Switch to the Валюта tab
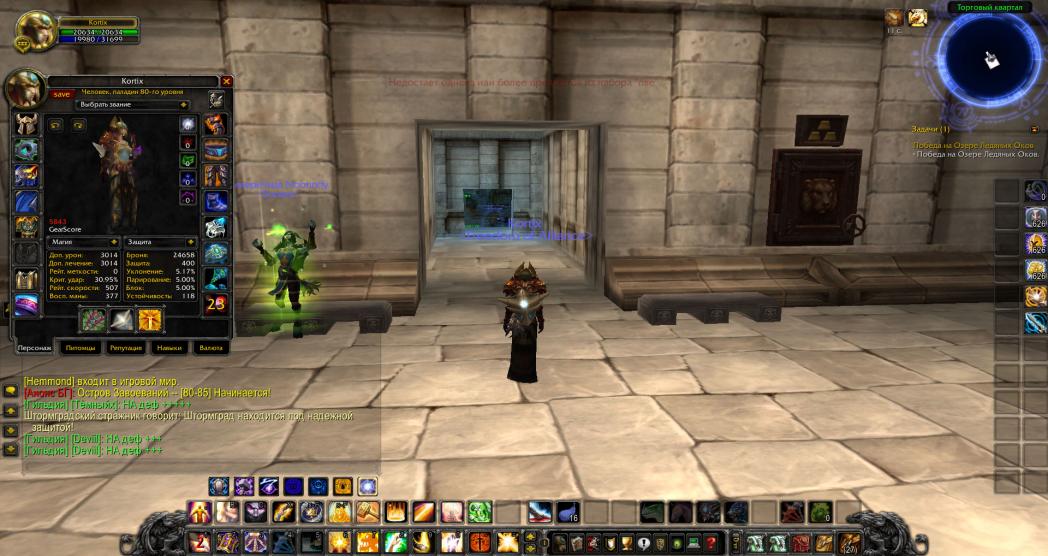The width and height of the screenshot is (1048, 556). pyautogui.click(x=209, y=348)
